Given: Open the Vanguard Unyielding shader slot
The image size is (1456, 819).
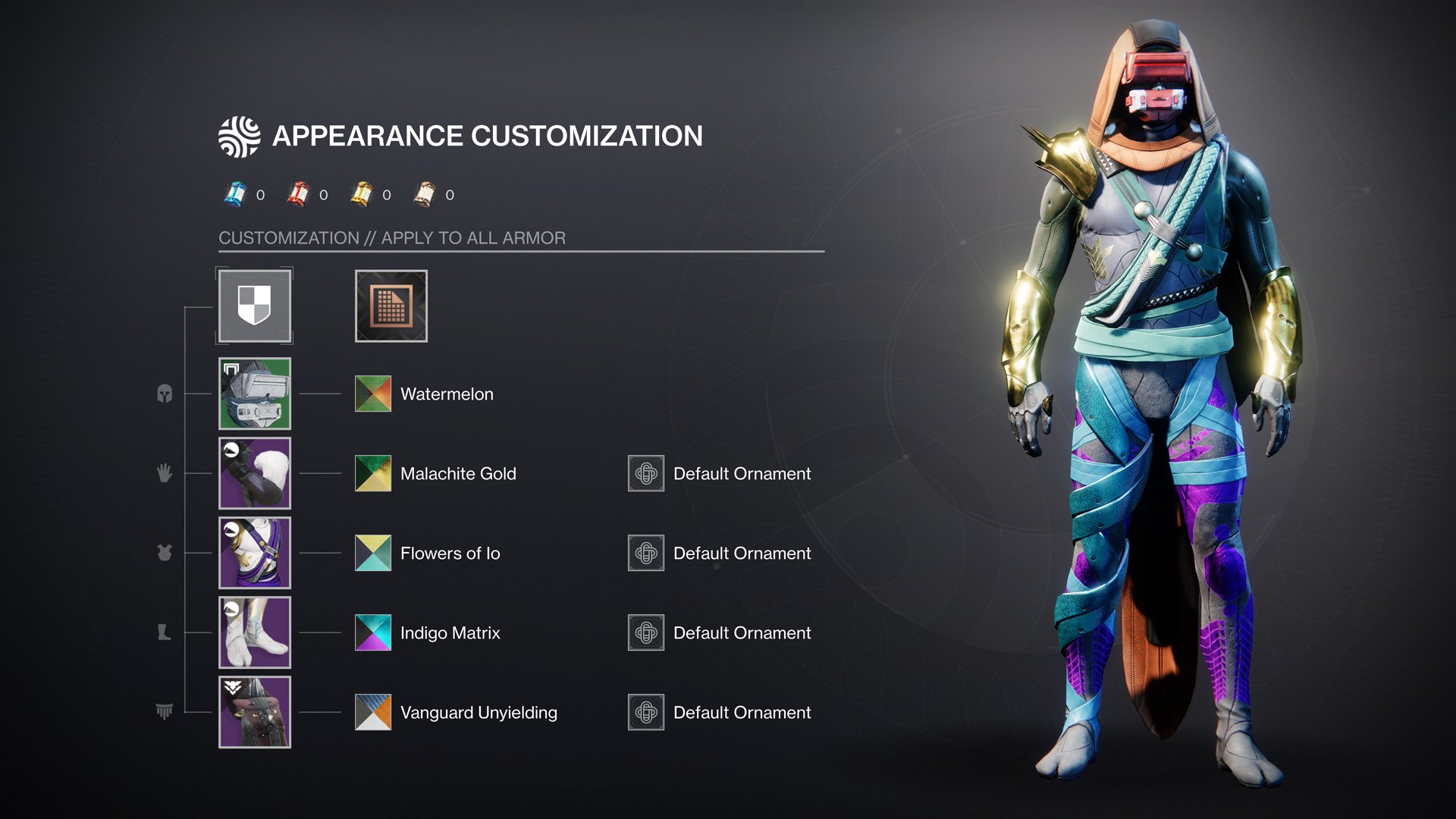Looking at the screenshot, I should (373, 712).
